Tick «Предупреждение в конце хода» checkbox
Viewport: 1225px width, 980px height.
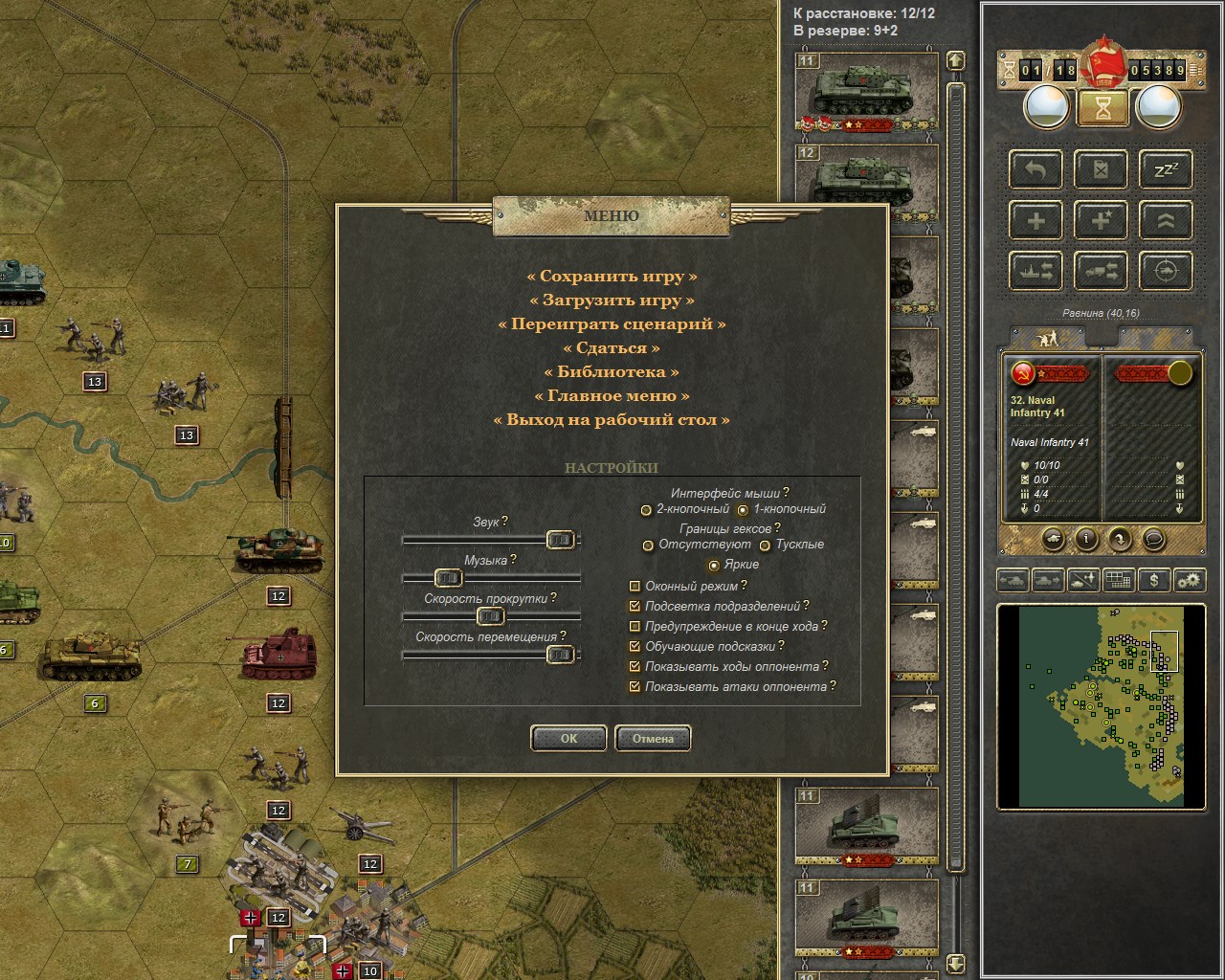tap(635, 627)
